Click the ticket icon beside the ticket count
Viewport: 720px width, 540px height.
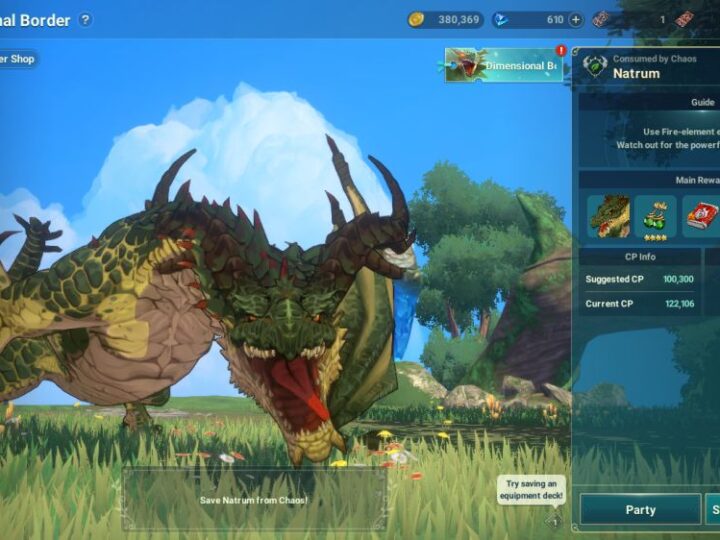tap(602, 19)
